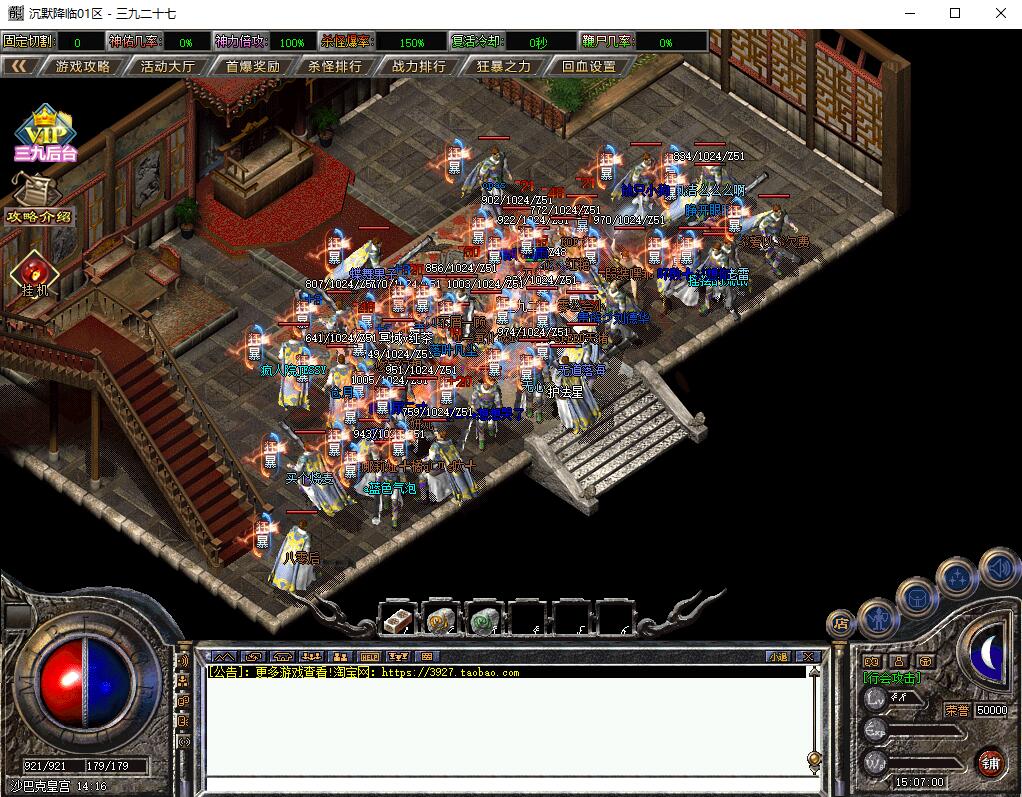This screenshot has height=797, width=1022.
Task: Use the brick item in the first hotbar slot
Action: coord(398,620)
